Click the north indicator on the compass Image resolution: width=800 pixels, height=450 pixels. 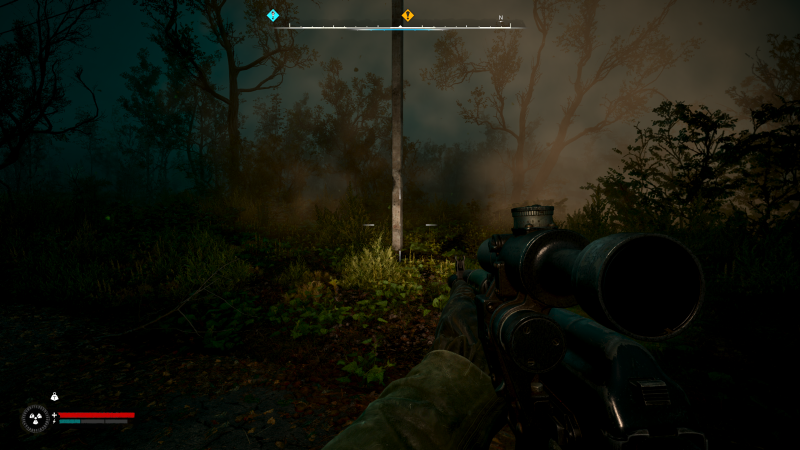(501, 18)
